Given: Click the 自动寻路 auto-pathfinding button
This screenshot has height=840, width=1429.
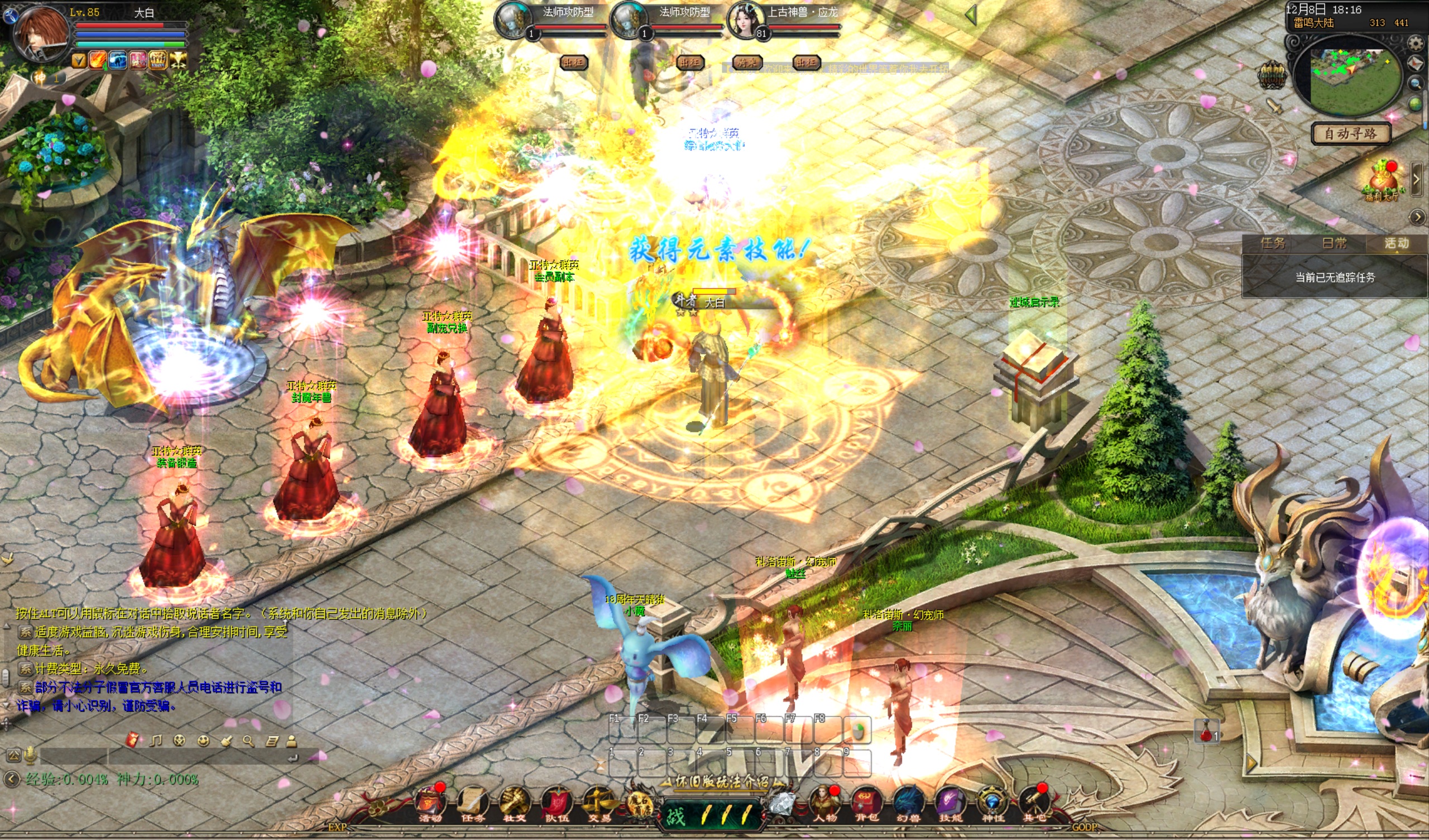Looking at the screenshot, I should click(x=1350, y=134).
